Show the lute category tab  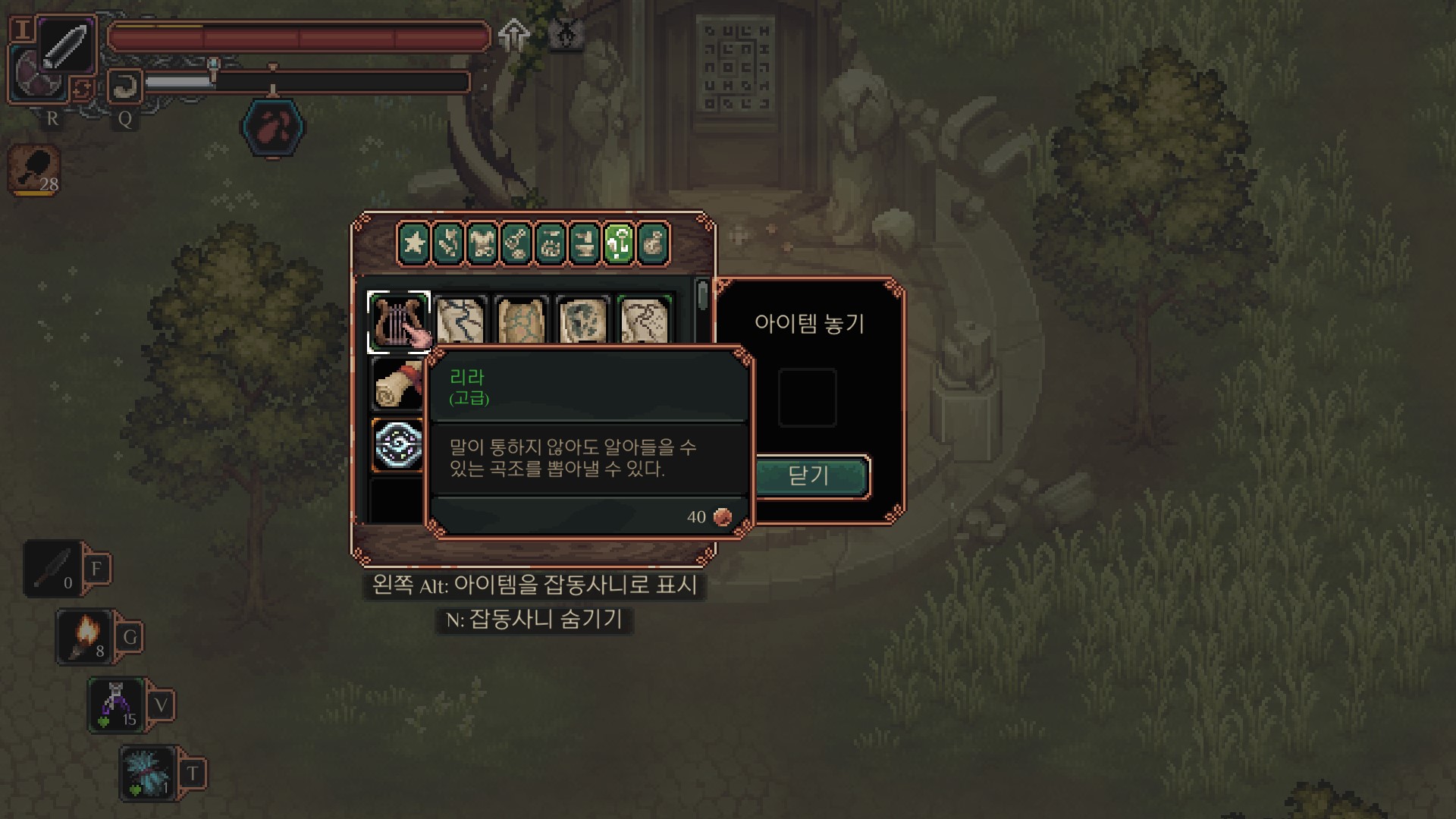[x=516, y=244]
